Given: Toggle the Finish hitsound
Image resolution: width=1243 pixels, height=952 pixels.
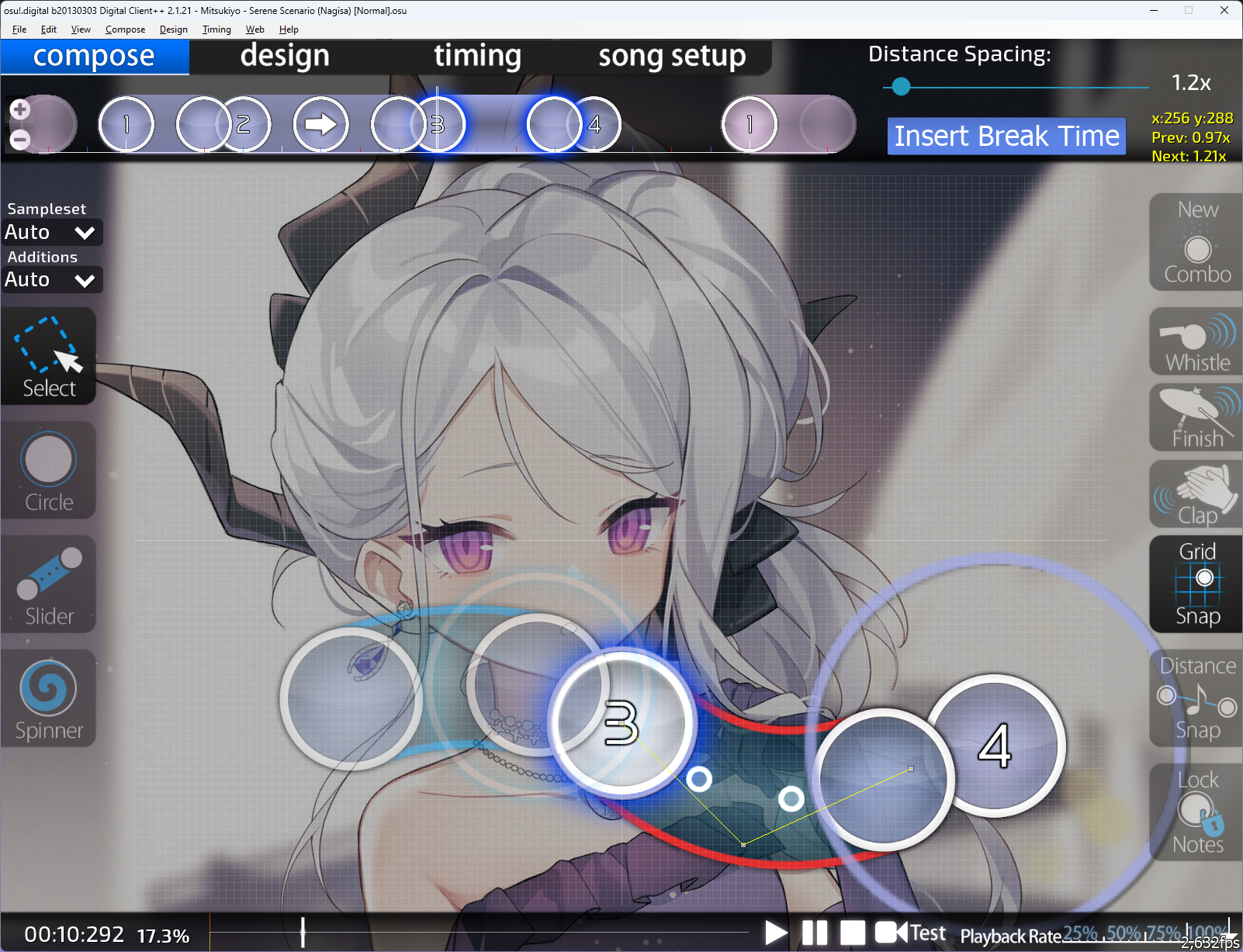Looking at the screenshot, I should click(x=1196, y=418).
